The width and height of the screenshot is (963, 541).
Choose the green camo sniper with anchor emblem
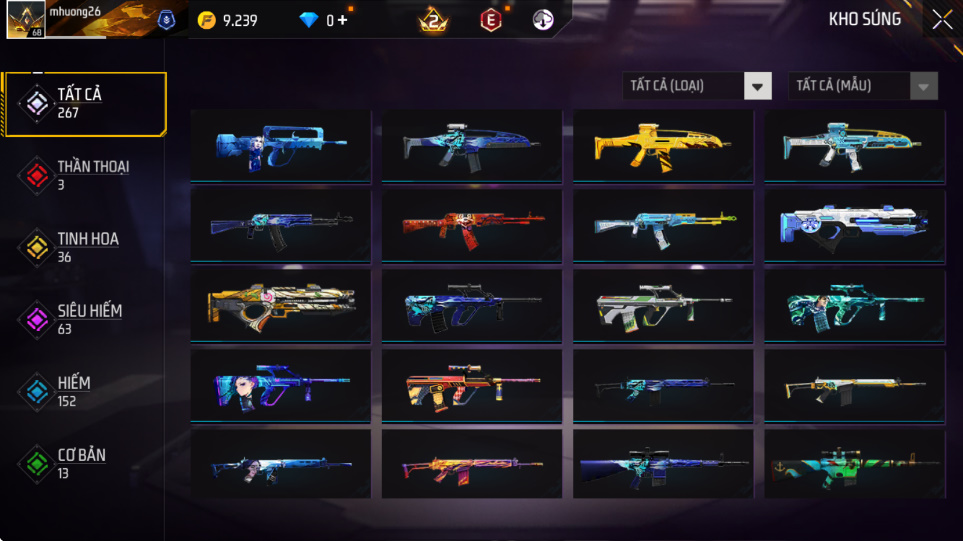click(x=854, y=464)
